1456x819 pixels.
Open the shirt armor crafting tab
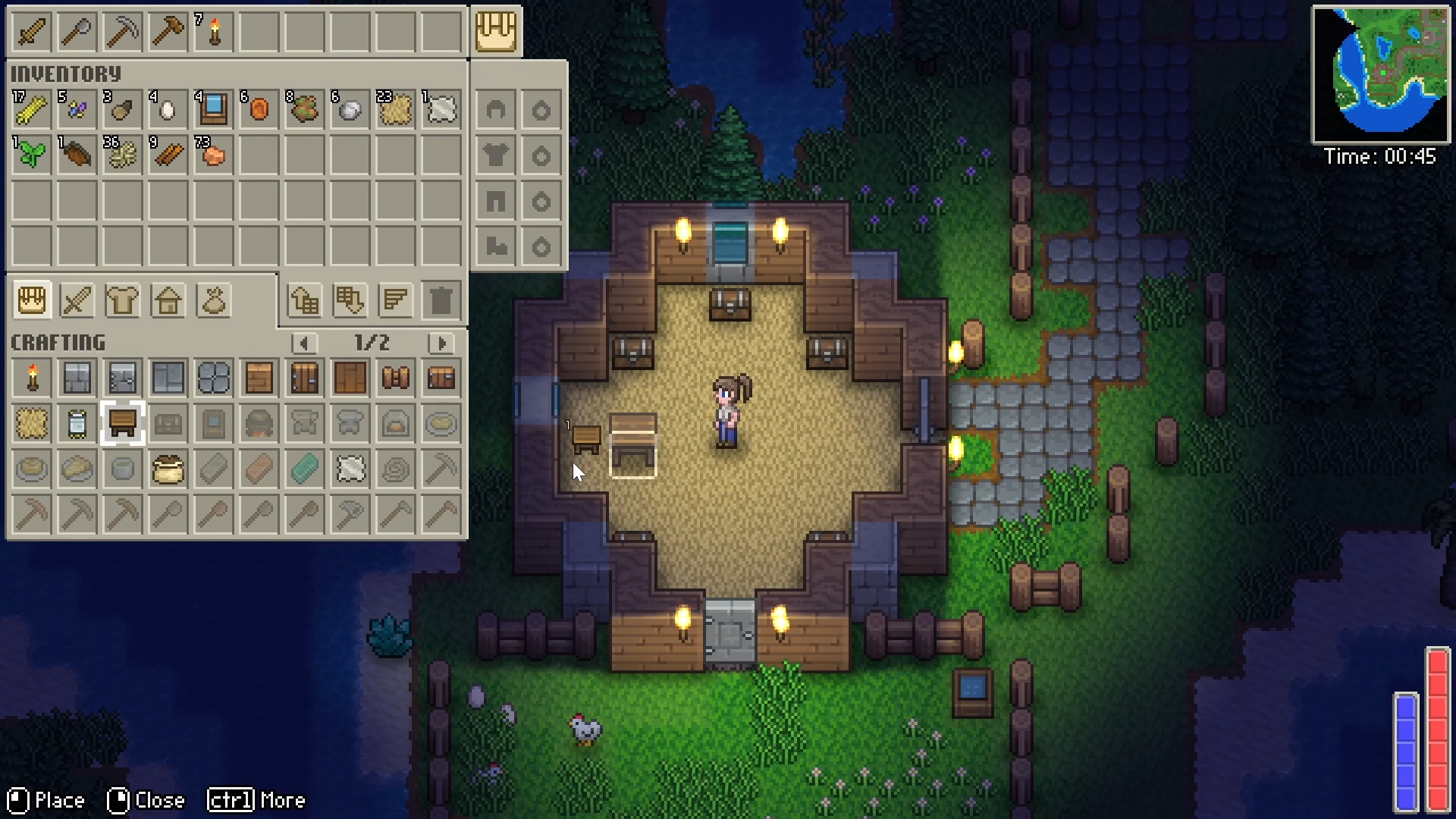coord(122,301)
